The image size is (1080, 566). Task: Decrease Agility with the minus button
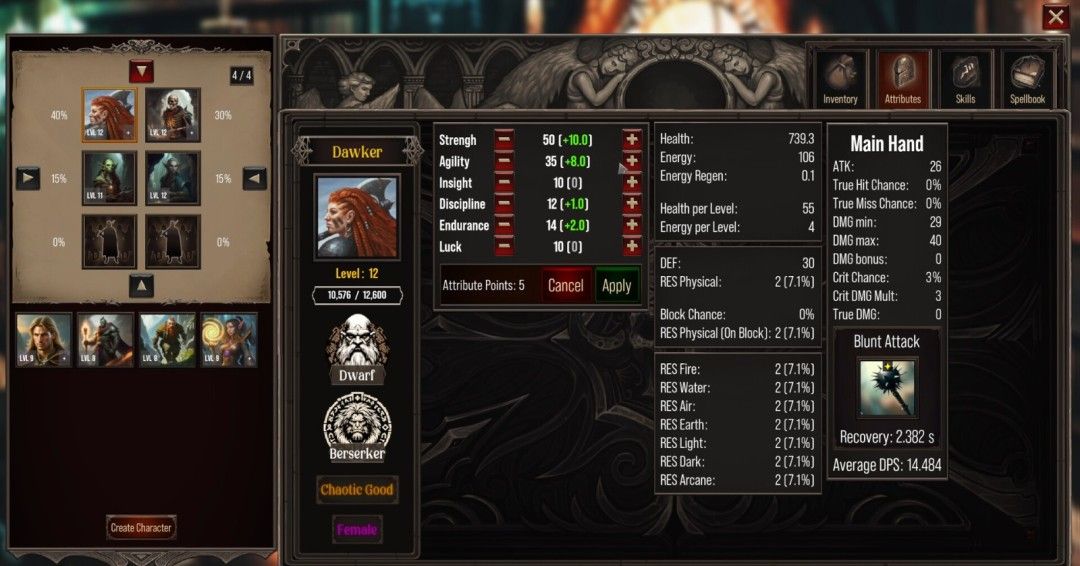pos(504,161)
